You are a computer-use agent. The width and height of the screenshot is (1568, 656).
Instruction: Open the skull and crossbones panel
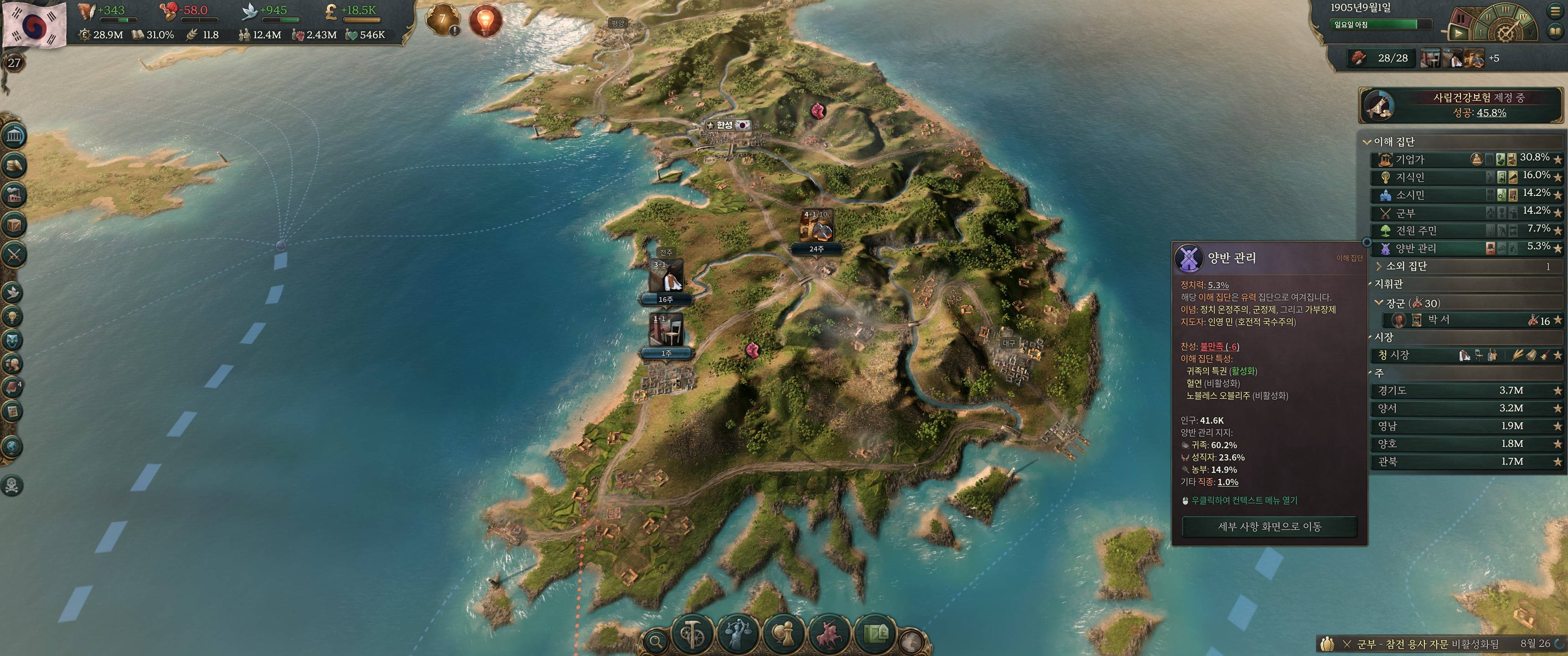pos(12,486)
